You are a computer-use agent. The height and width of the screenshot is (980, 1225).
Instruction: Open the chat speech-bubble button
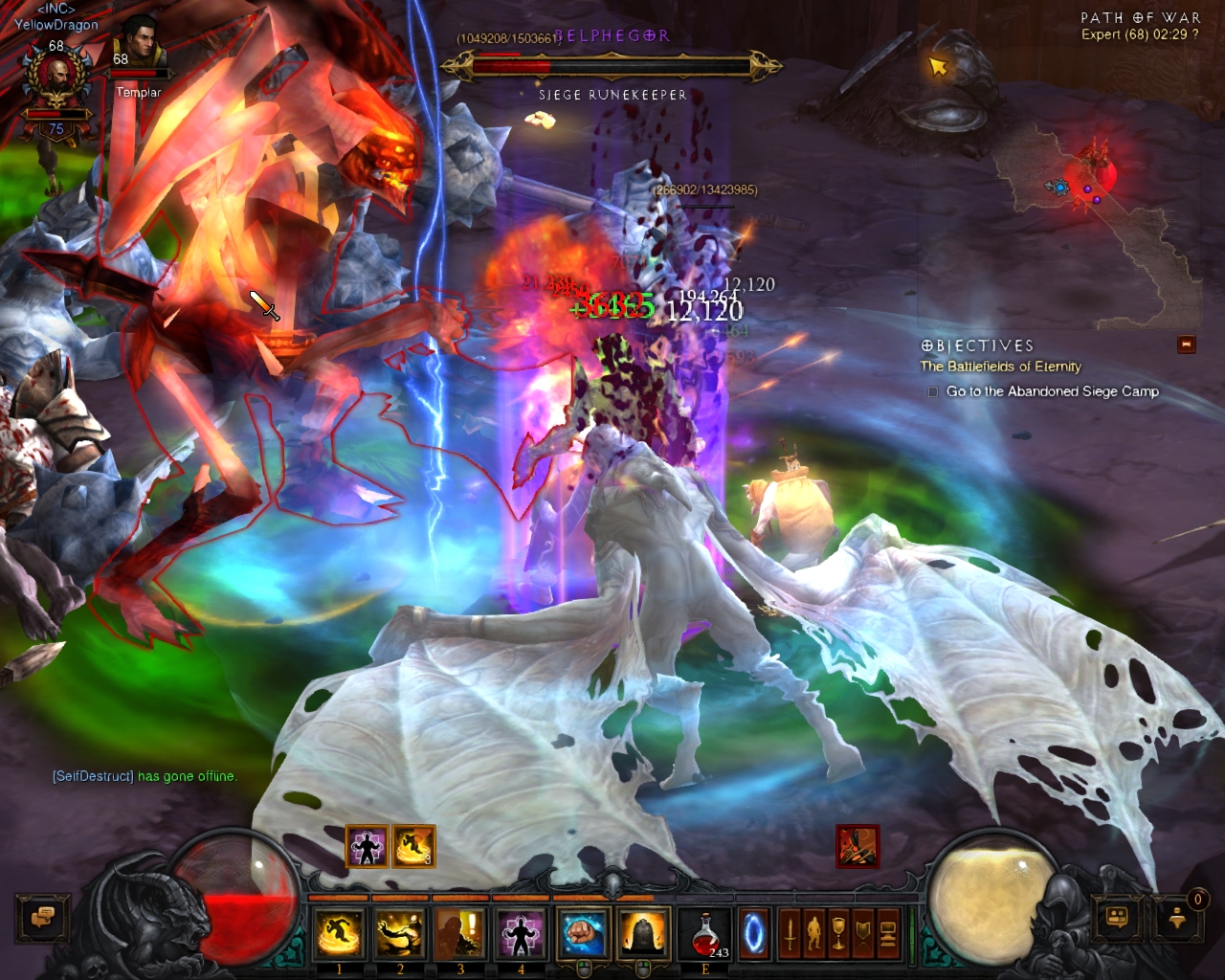pos(42,918)
